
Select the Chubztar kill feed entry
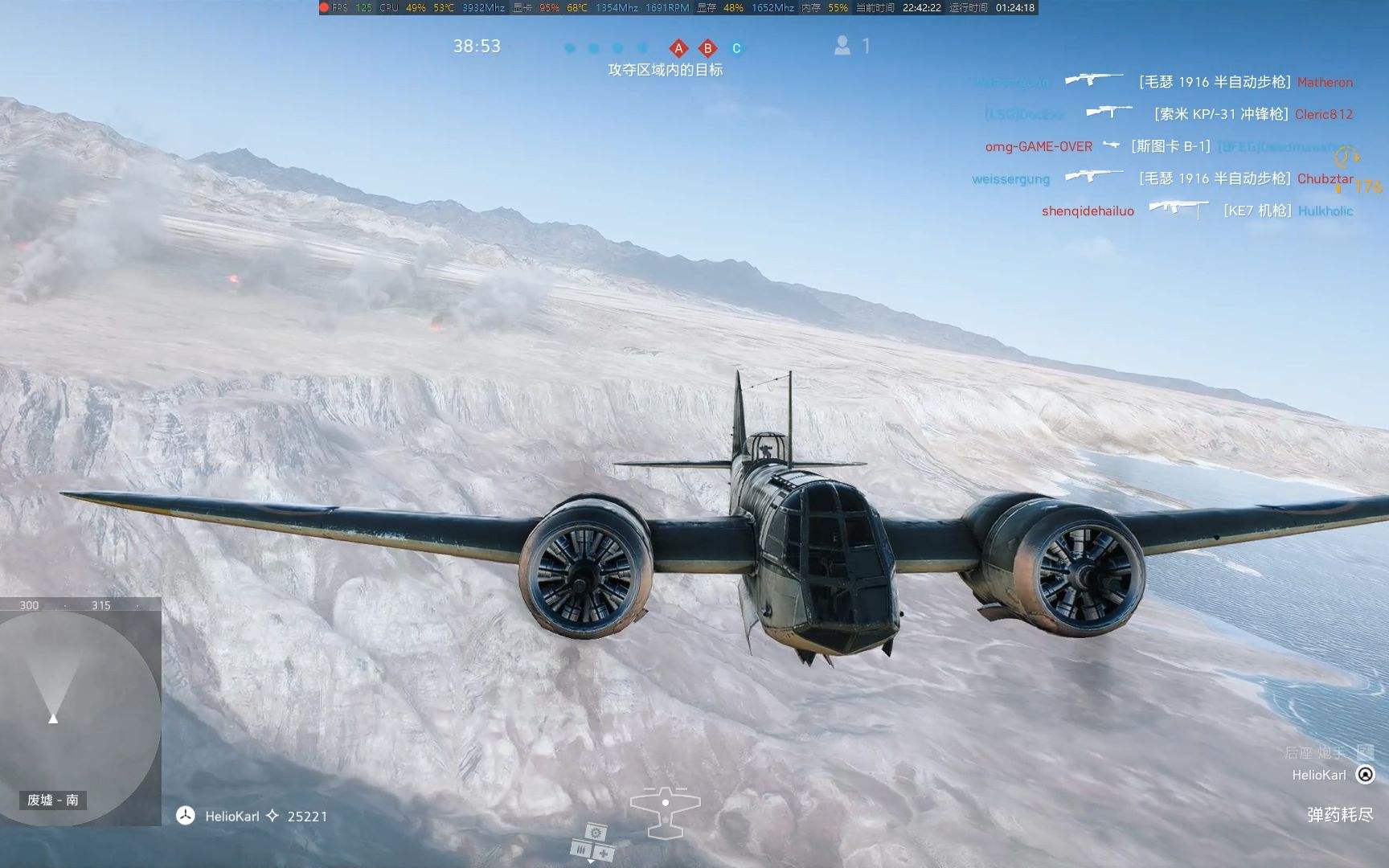point(1325,178)
